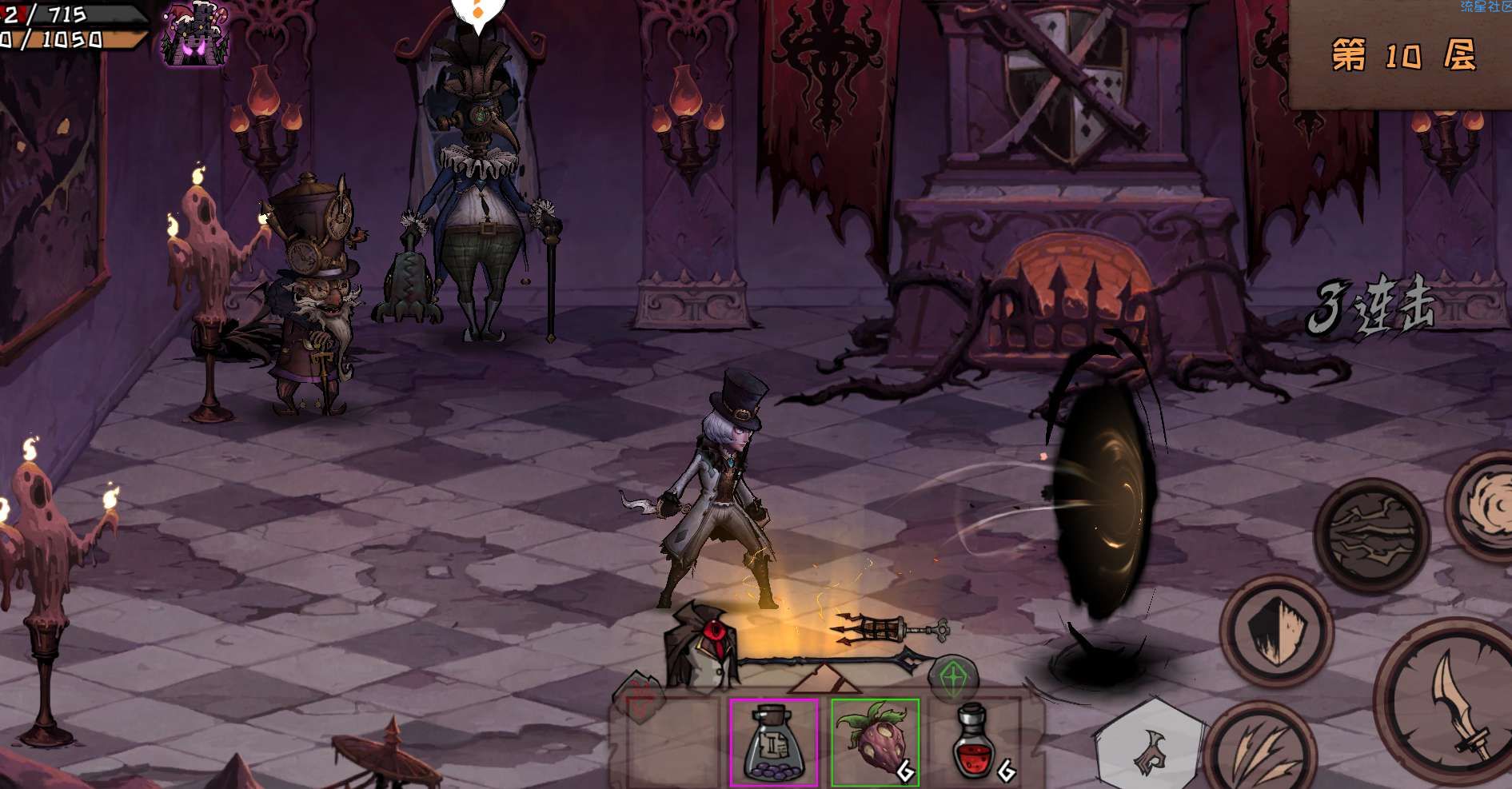Tap the green crystal rune button
The image size is (1512, 789).
click(953, 679)
